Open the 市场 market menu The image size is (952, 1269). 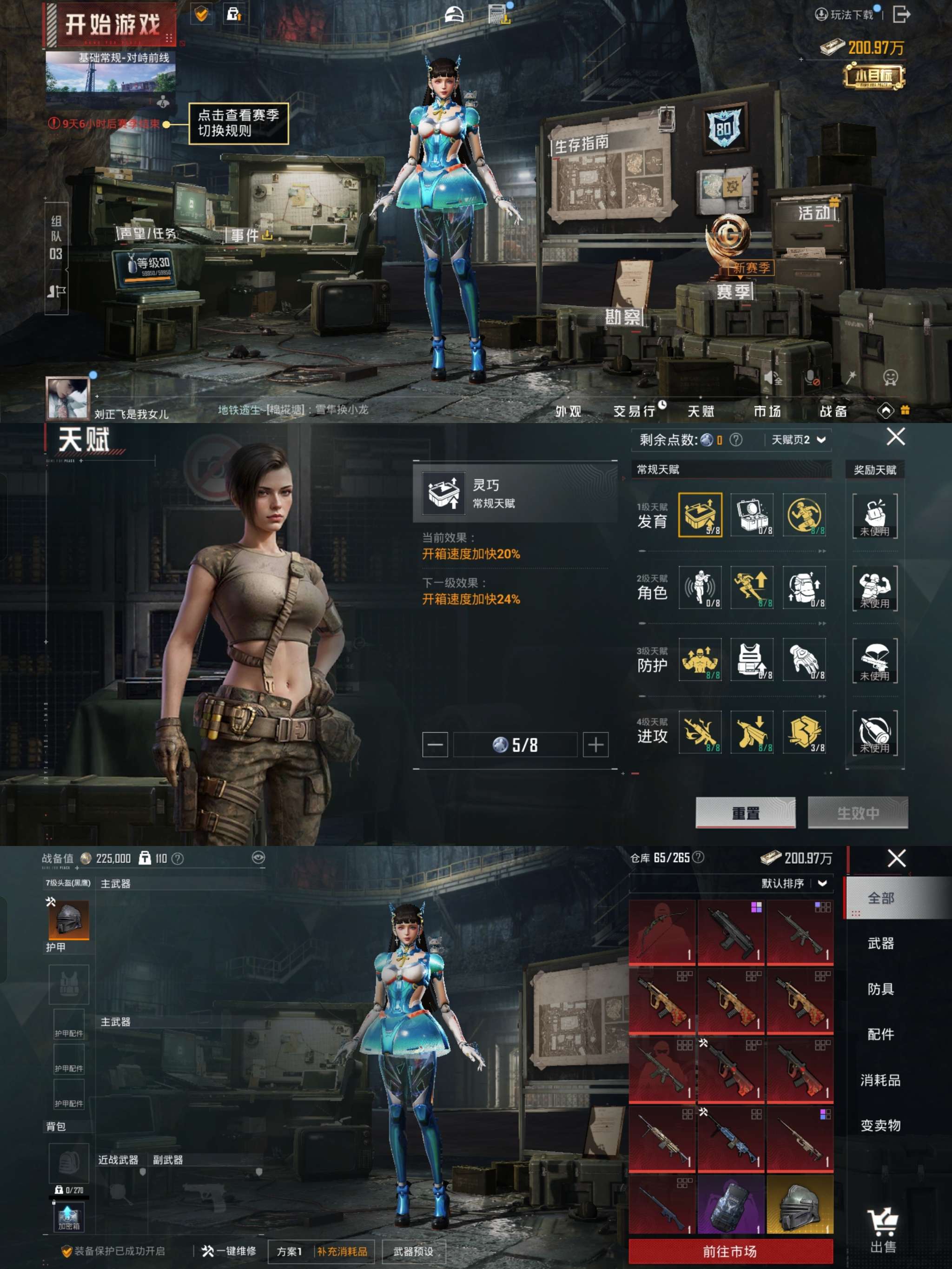click(x=767, y=411)
